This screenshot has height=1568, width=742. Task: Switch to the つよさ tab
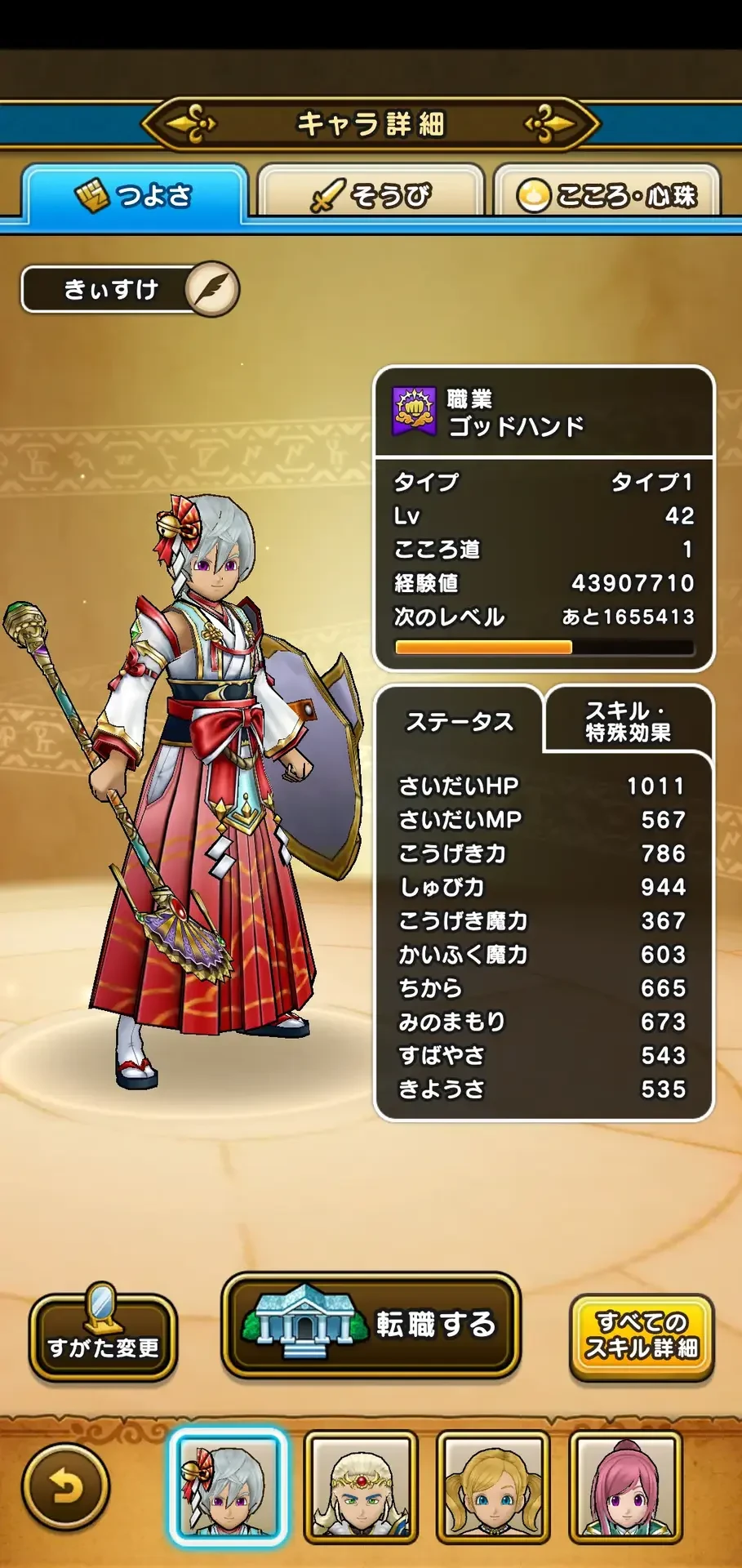[135, 195]
